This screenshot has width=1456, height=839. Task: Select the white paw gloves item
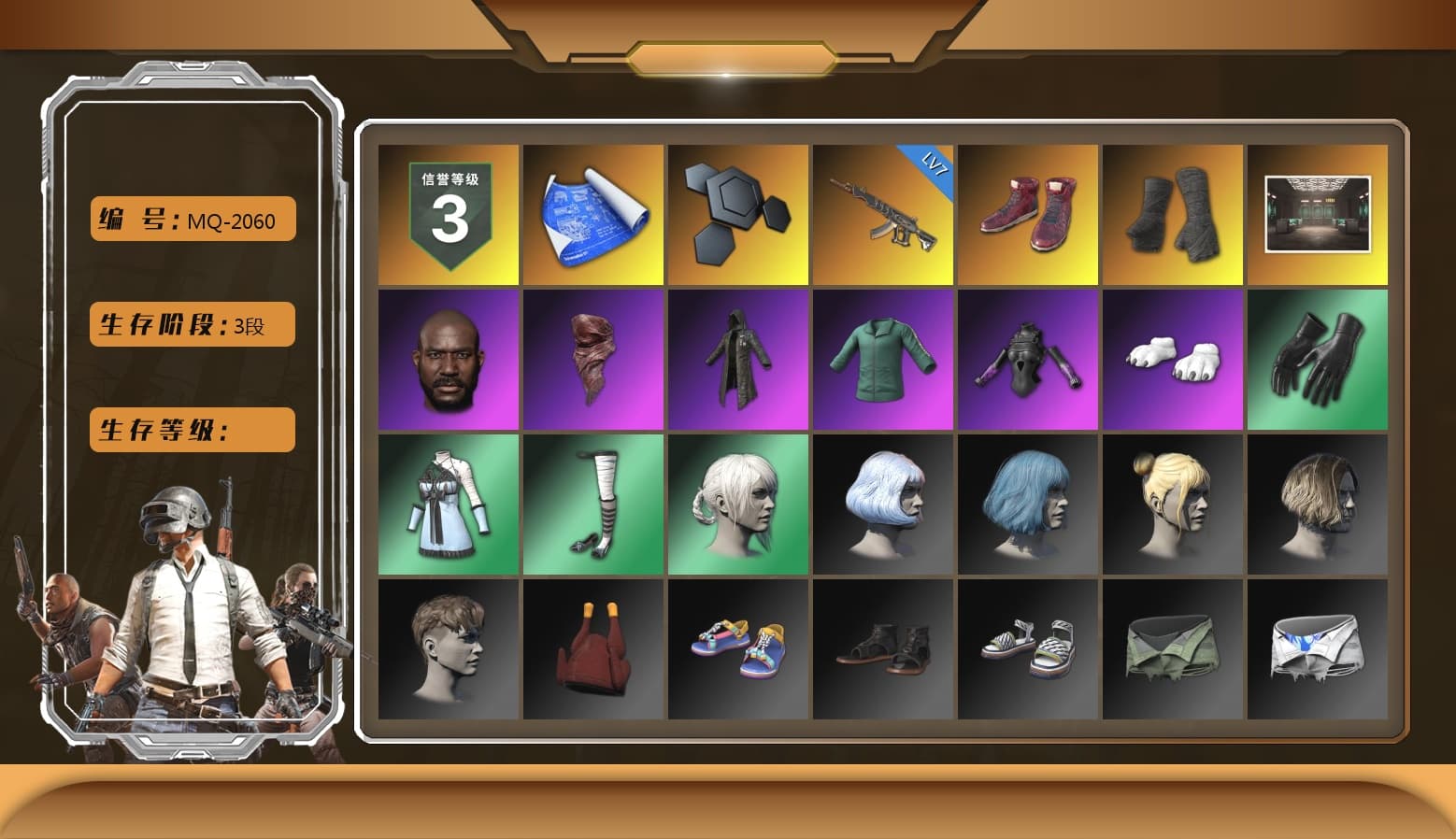tap(1174, 359)
